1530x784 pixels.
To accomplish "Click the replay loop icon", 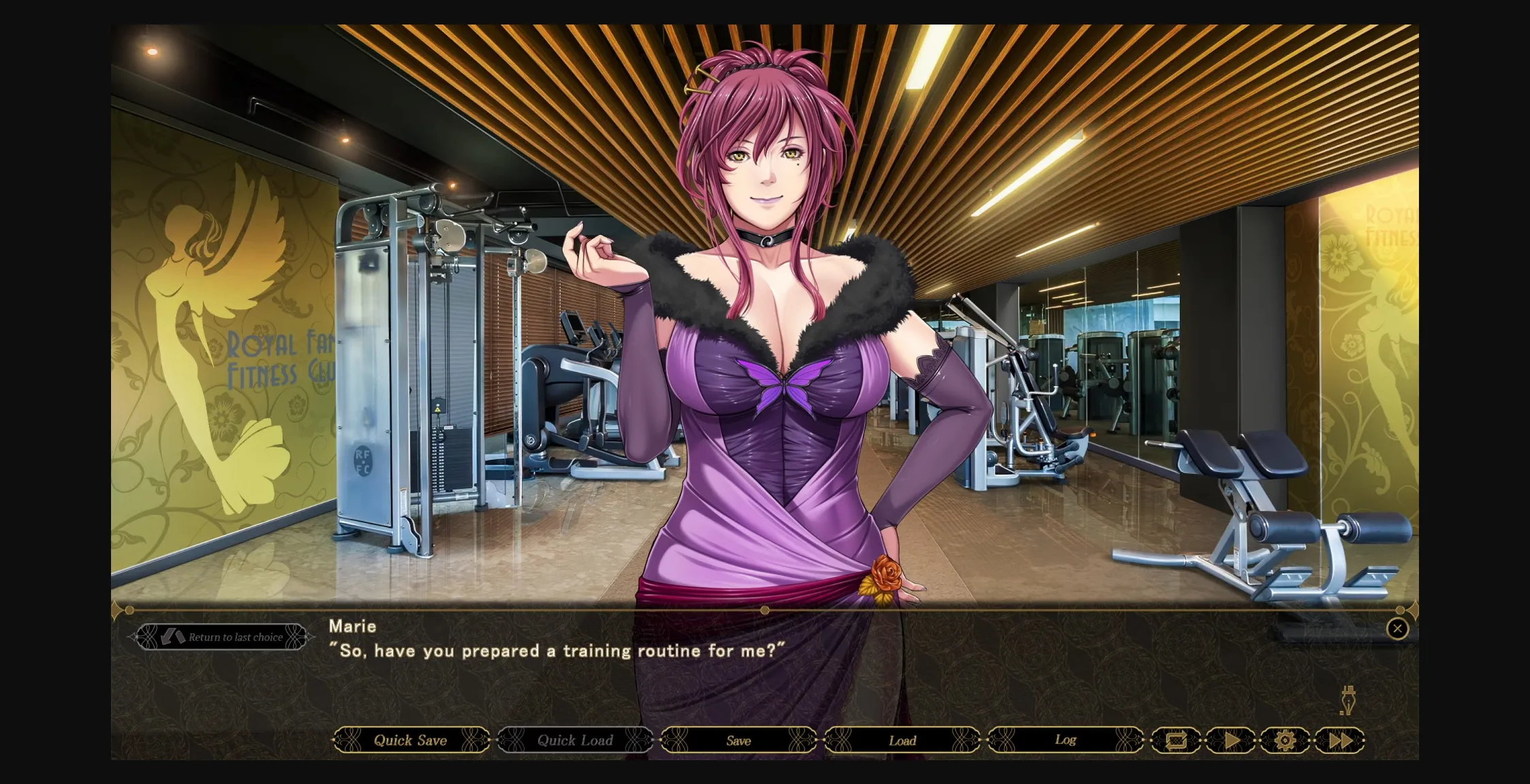I will click(1176, 740).
